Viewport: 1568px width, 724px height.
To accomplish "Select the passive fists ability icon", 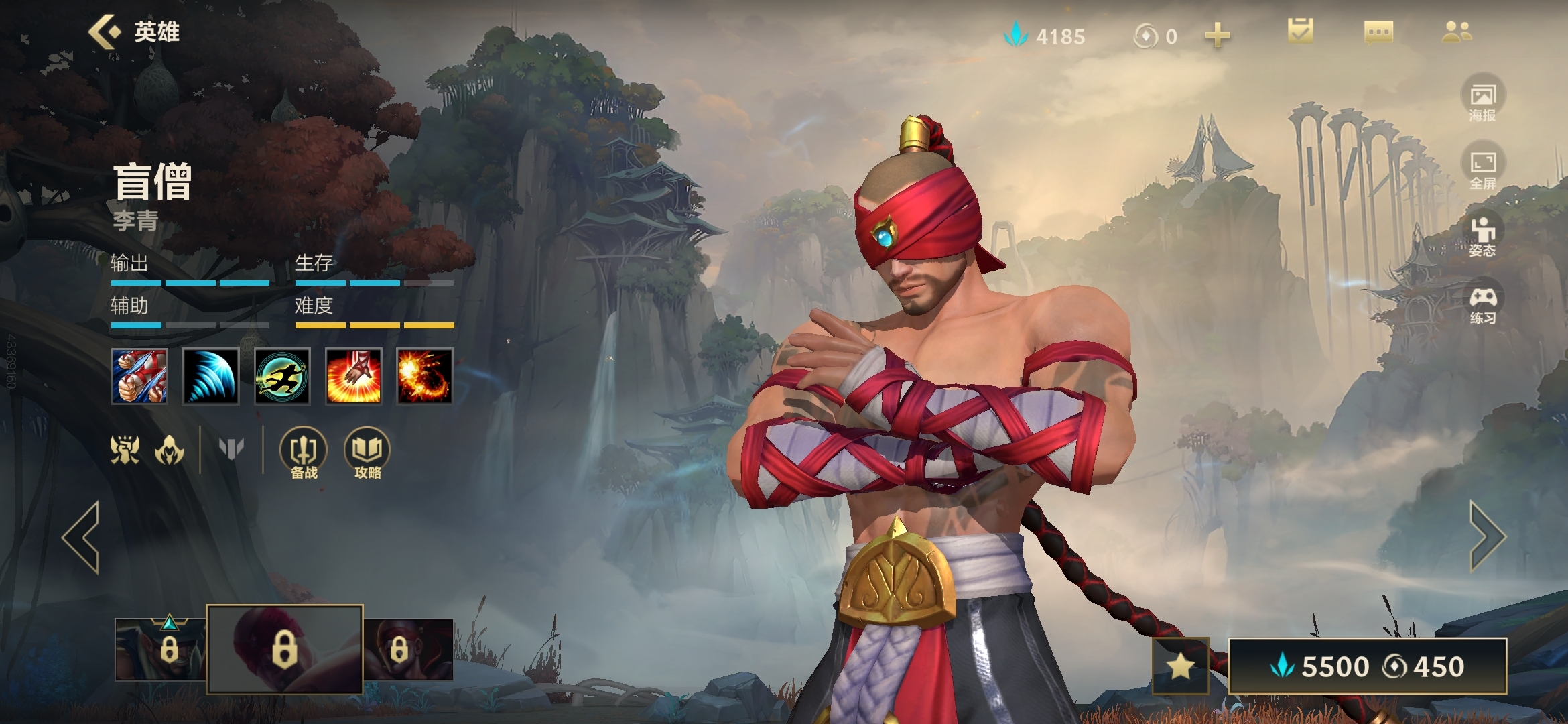I will pyautogui.click(x=139, y=376).
